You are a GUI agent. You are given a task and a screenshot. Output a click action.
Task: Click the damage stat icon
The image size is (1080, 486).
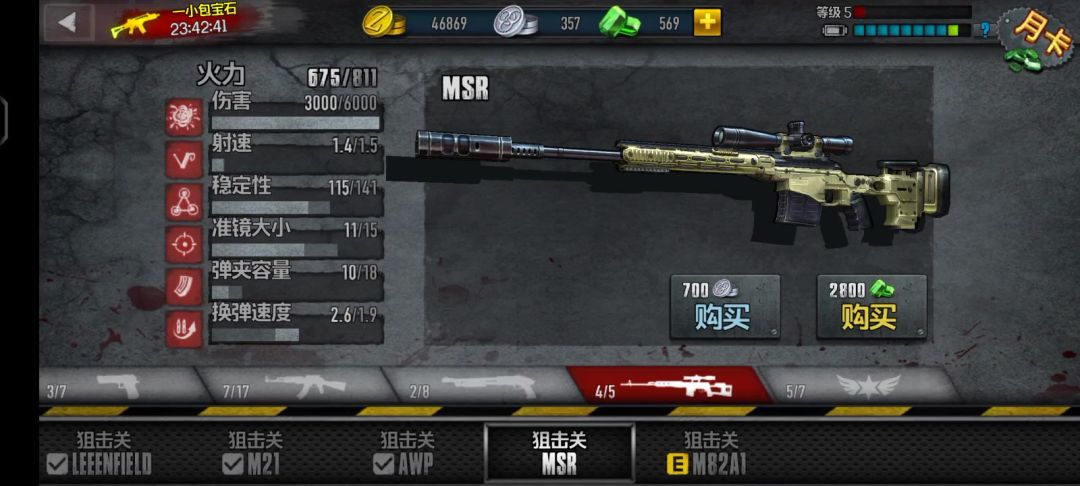tap(184, 117)
